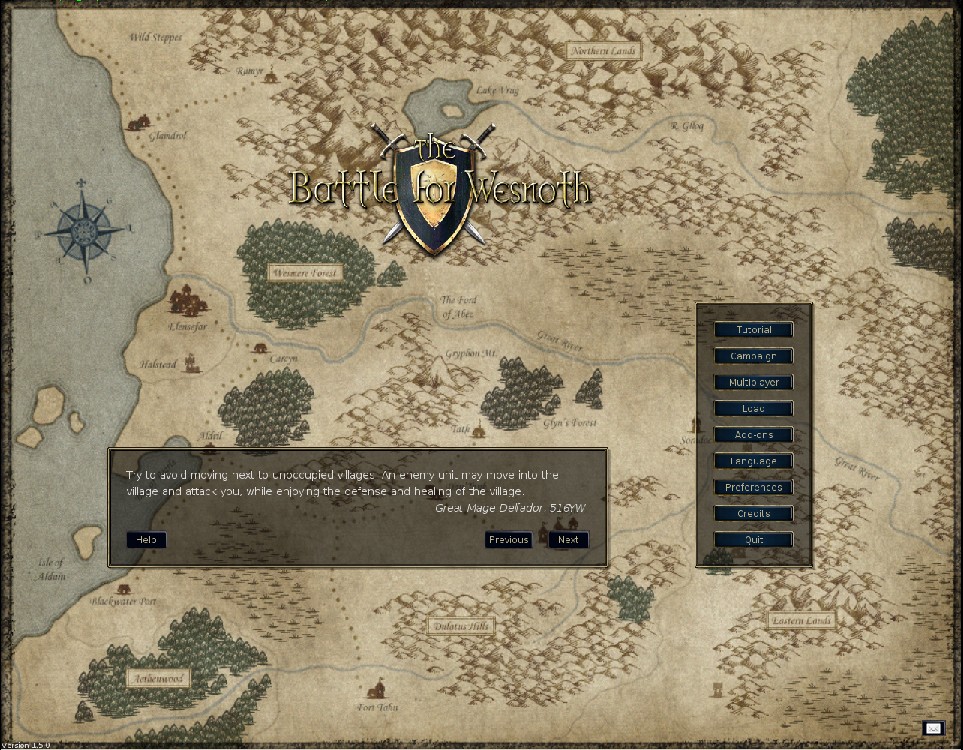Open the Add-ons manager
This screenshot has height=750, width=963.
point(753,435)
